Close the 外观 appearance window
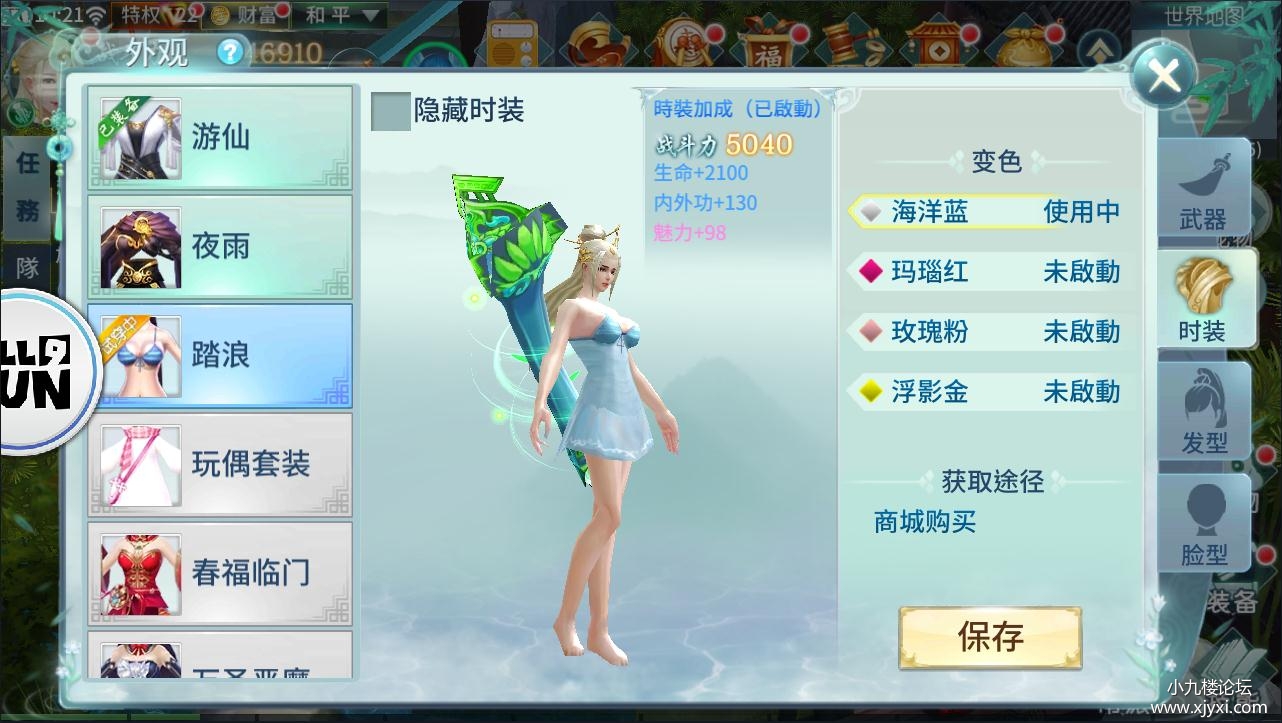This screenshot has height=723, width=1282. point(1164,74)
